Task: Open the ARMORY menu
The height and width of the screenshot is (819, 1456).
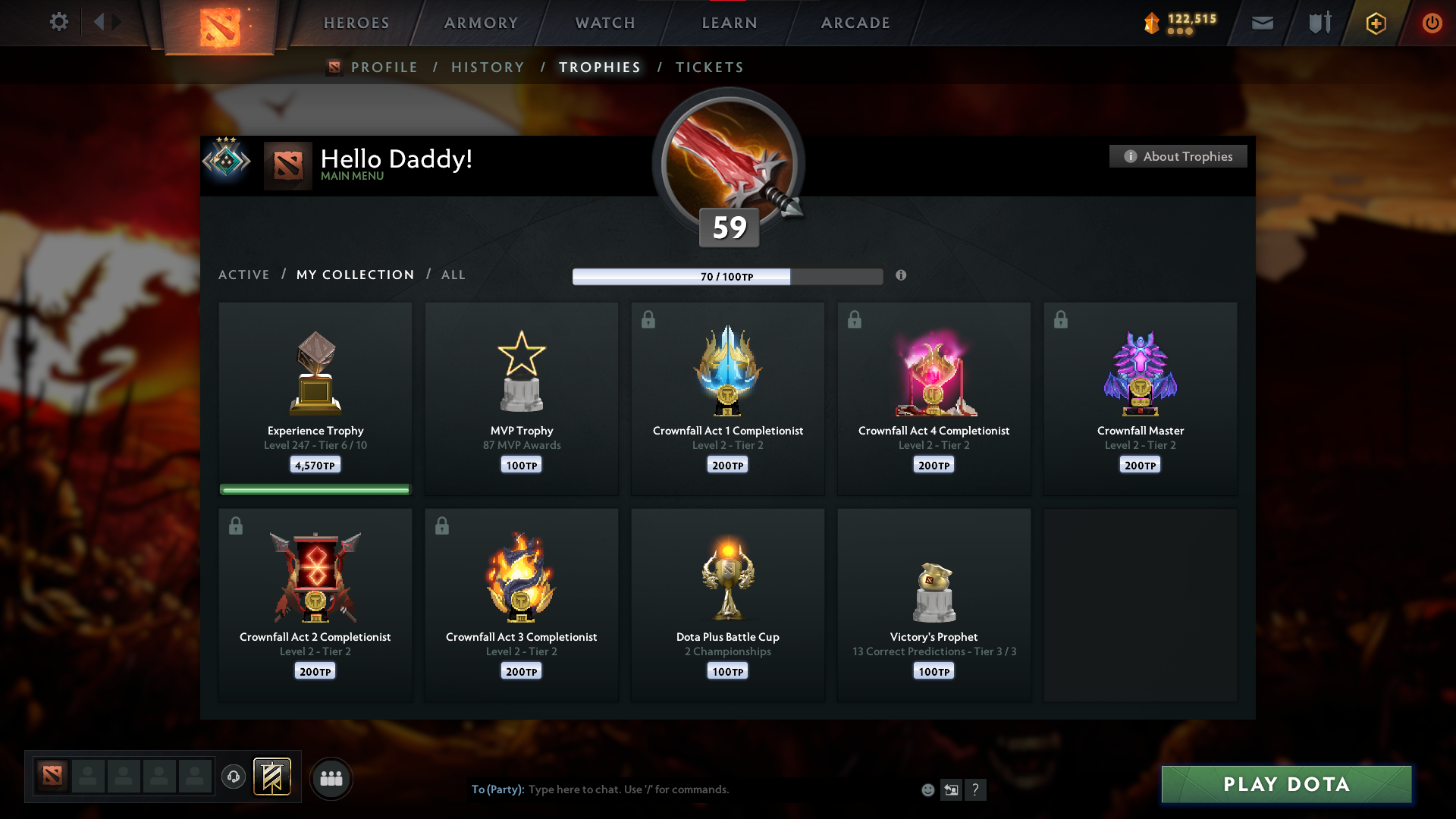Action: click(x=481, y=23)
